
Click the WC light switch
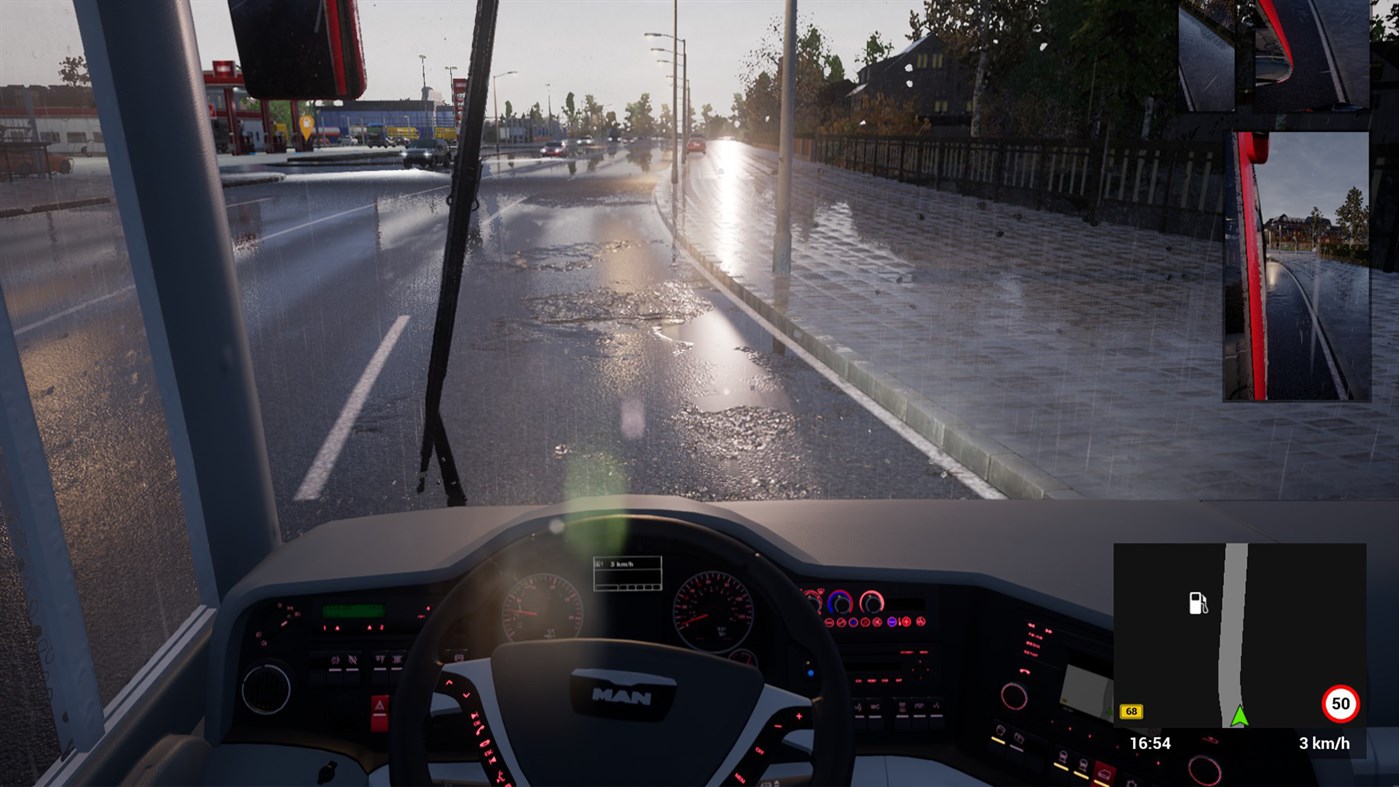874,707
